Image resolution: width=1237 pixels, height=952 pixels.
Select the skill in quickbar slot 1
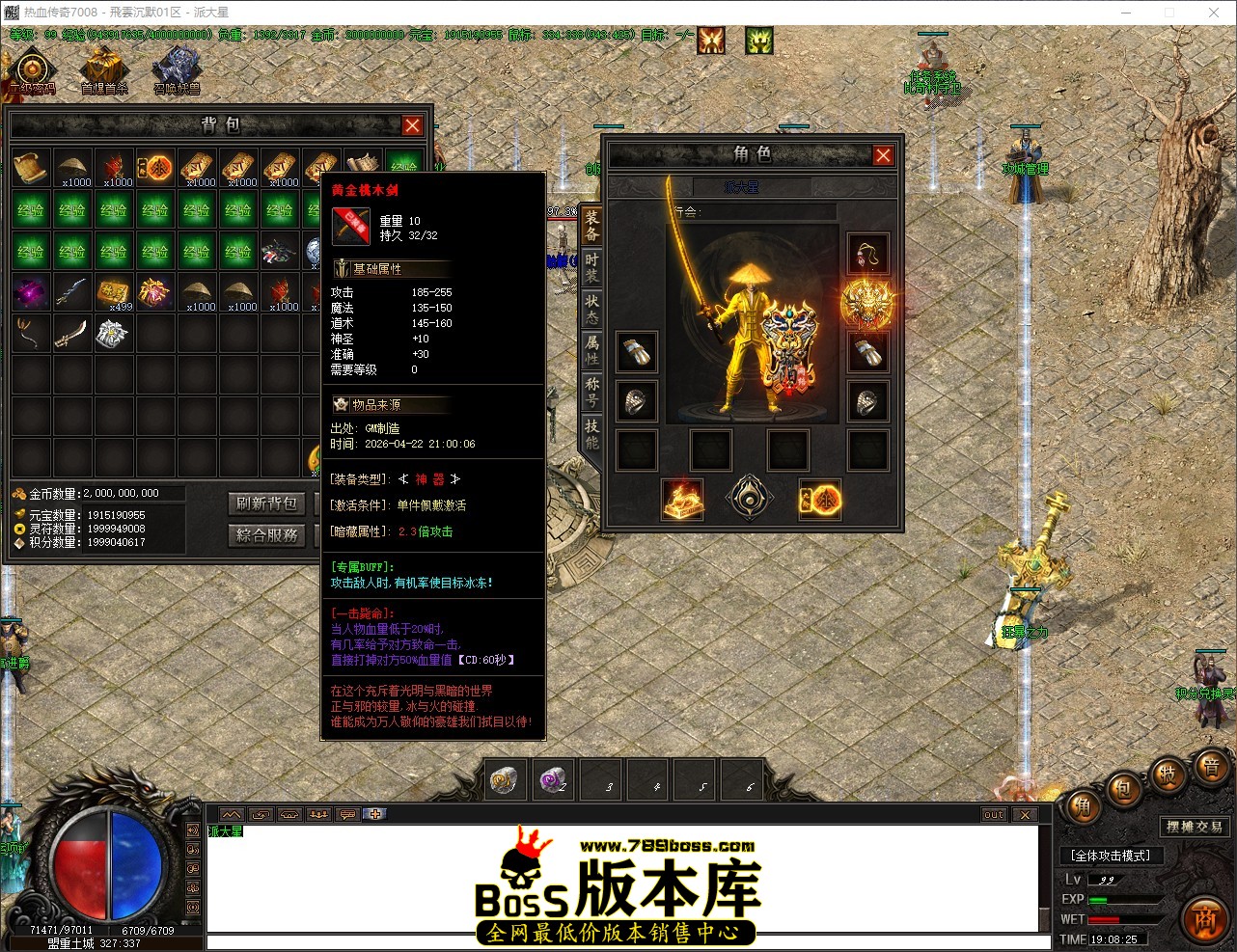[505, 779]
